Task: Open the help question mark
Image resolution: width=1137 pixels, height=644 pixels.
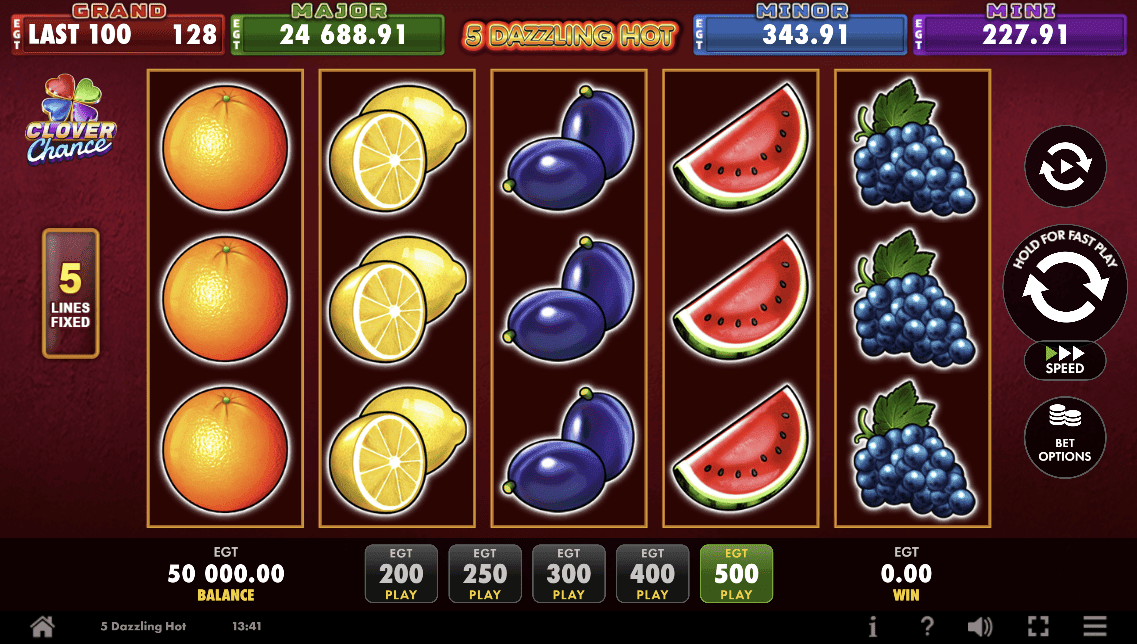Action: (x=927, y=627)
